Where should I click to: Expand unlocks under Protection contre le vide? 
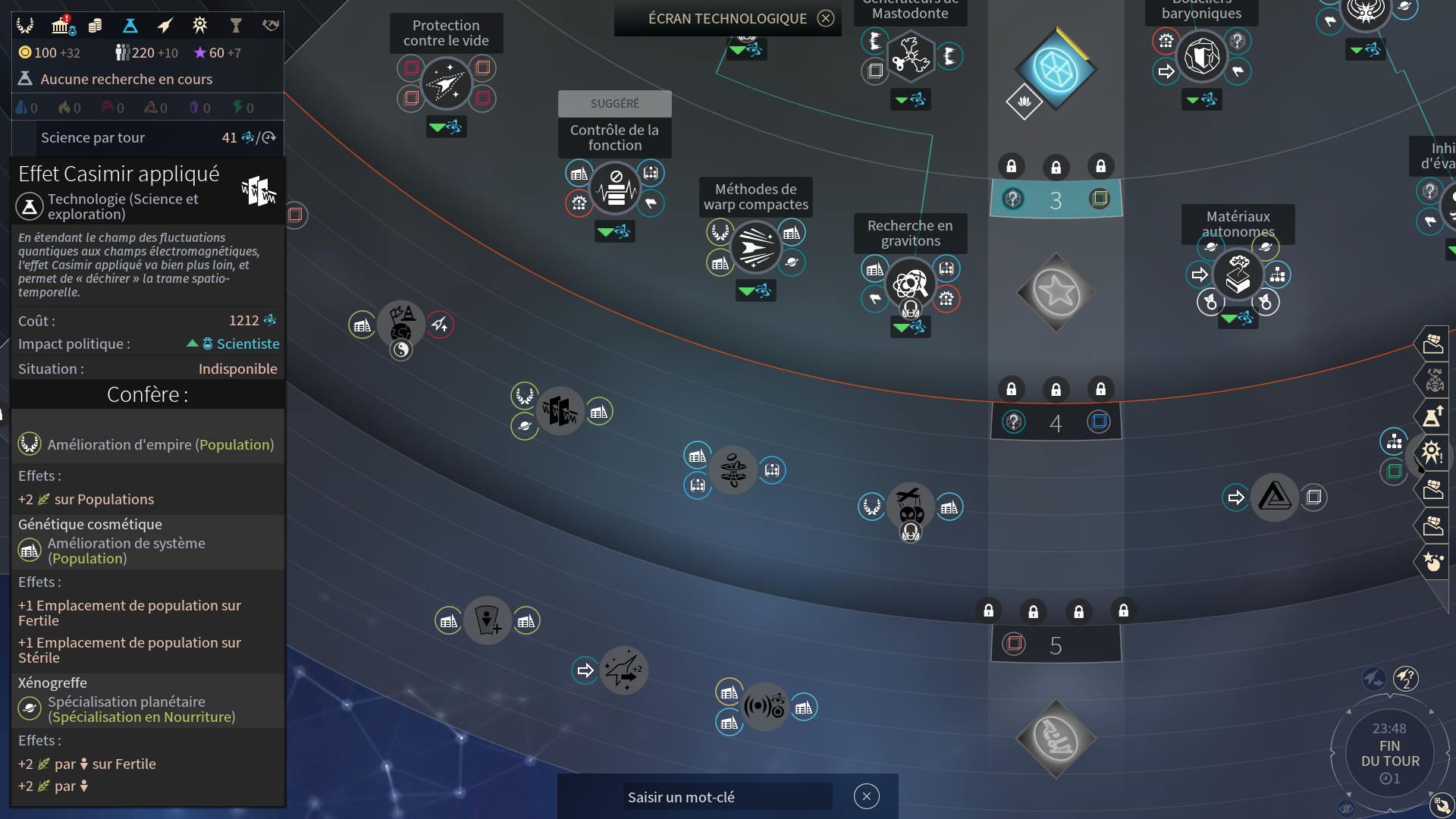pos(447,127)
